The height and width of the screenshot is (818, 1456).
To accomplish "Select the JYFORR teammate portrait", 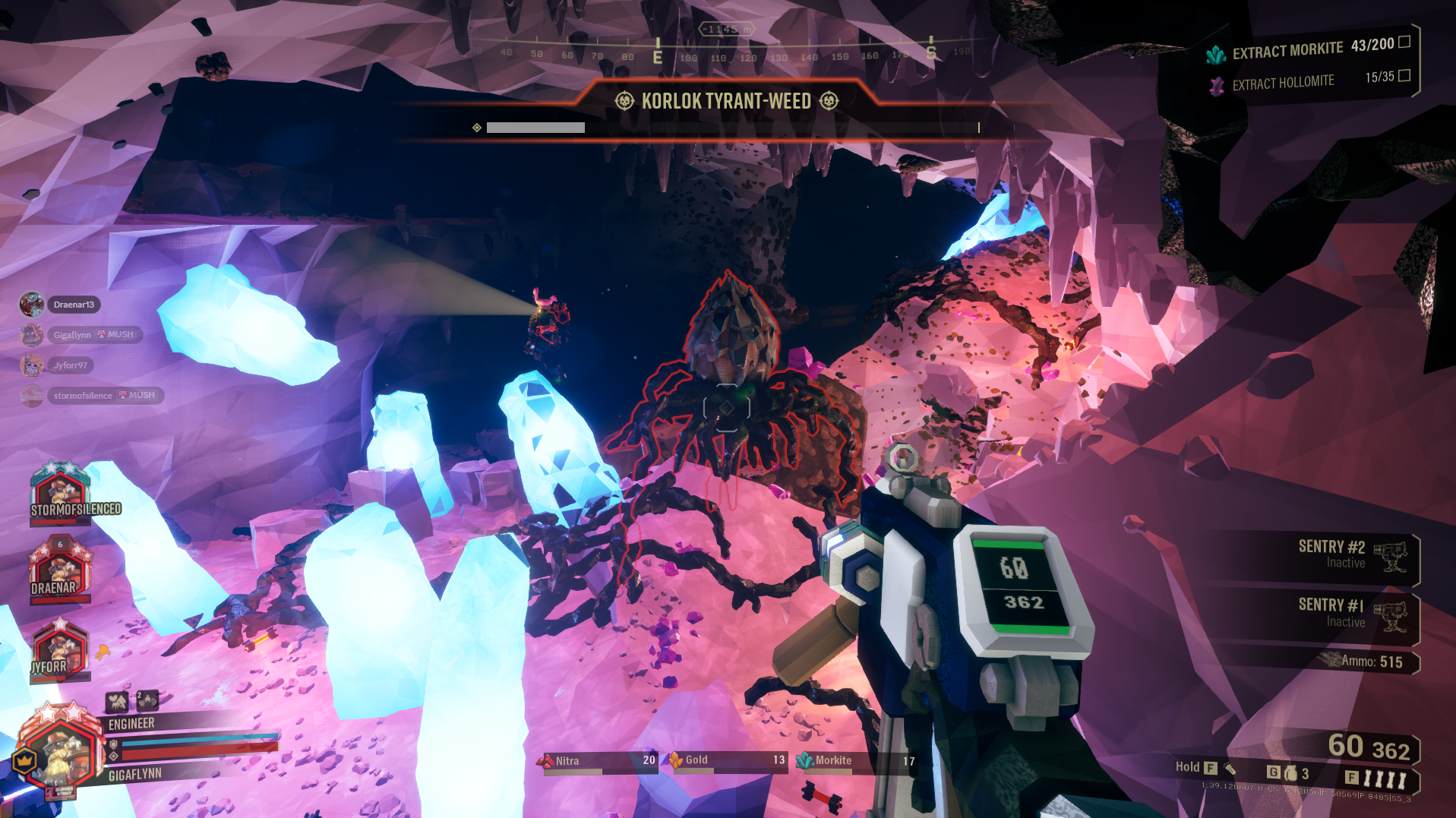I will [x=58, y=651].
